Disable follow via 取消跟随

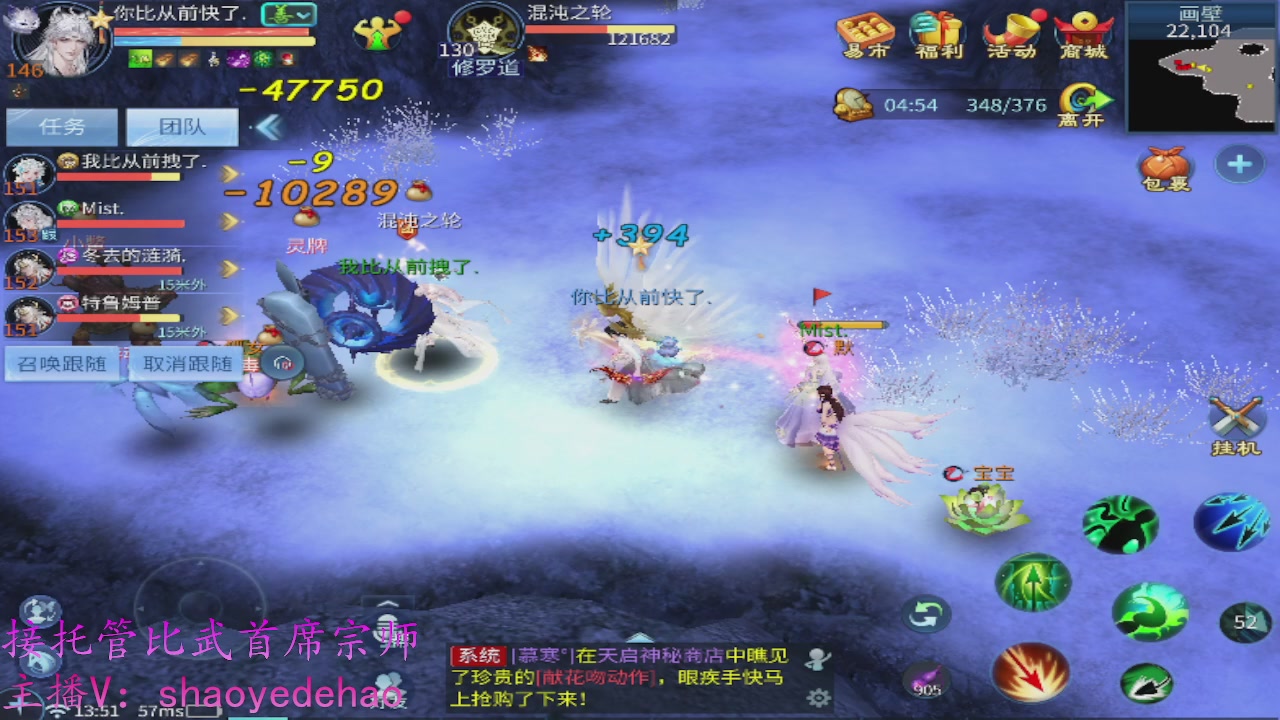(185, 363)
